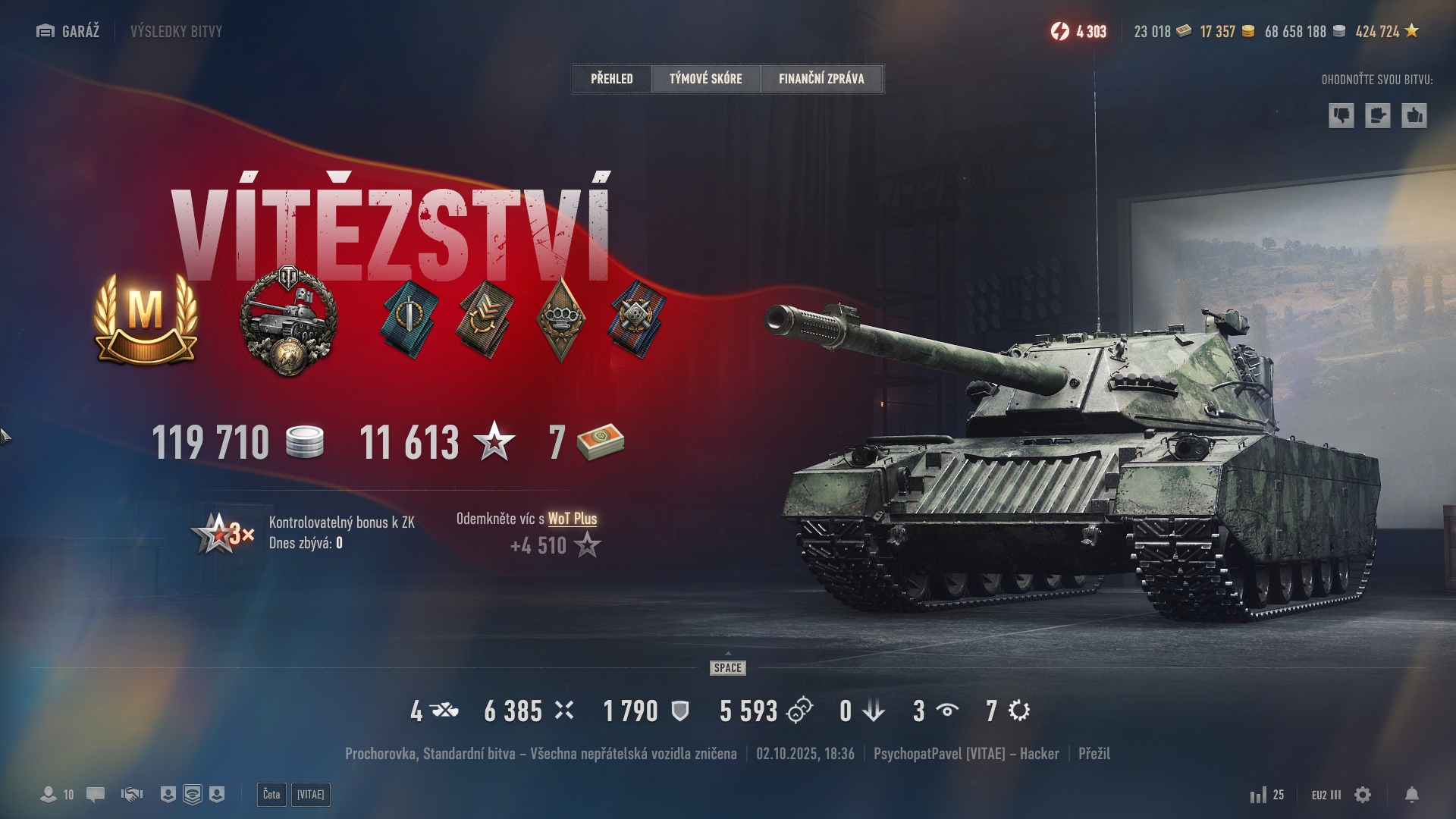Click the handshake icon
This screenshot has height=819, width=1456.
132,794
